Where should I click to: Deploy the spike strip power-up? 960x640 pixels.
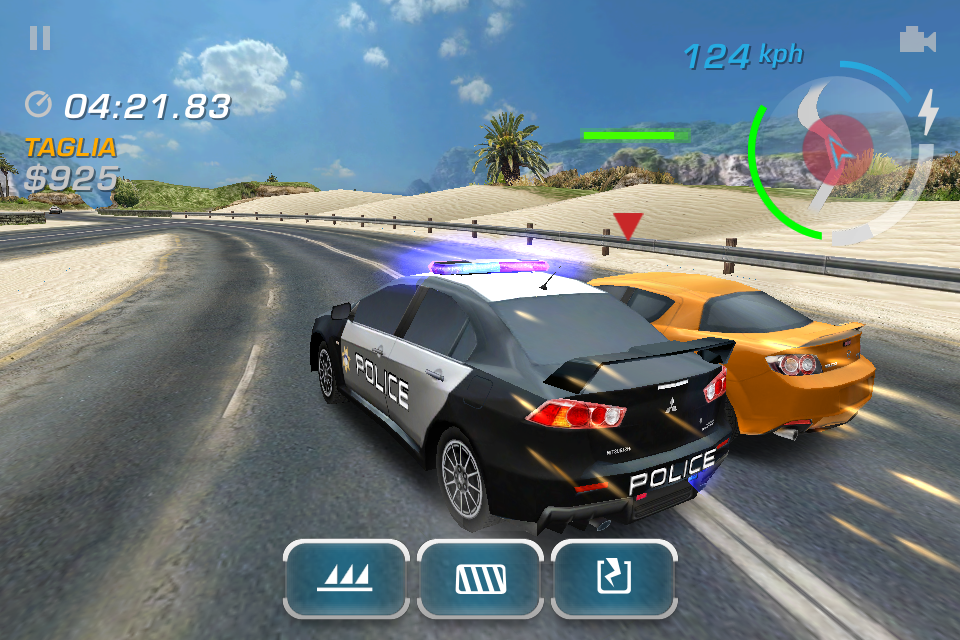[x=346, y=578]
